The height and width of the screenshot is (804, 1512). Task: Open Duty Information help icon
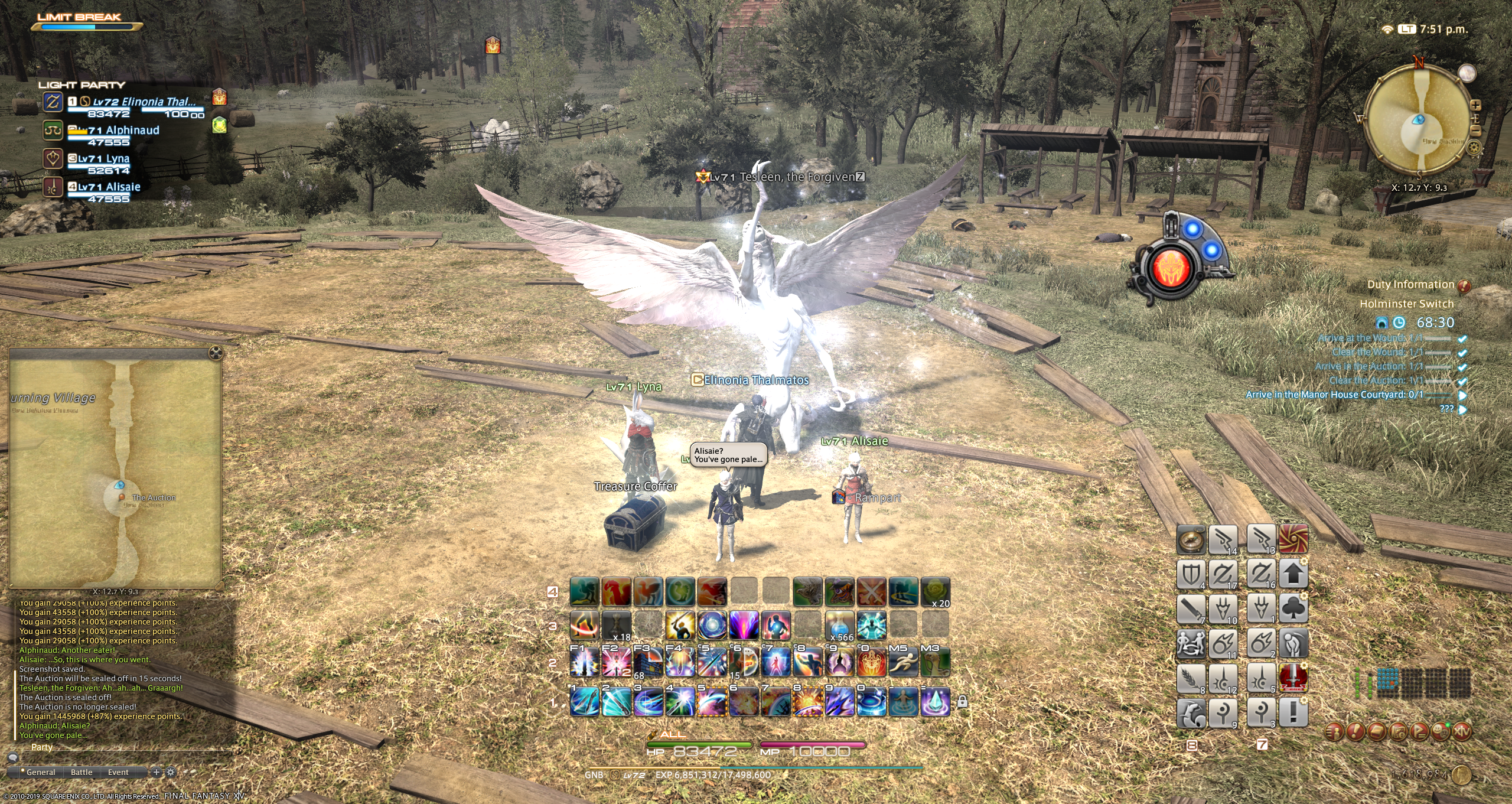coord(1464,286)
